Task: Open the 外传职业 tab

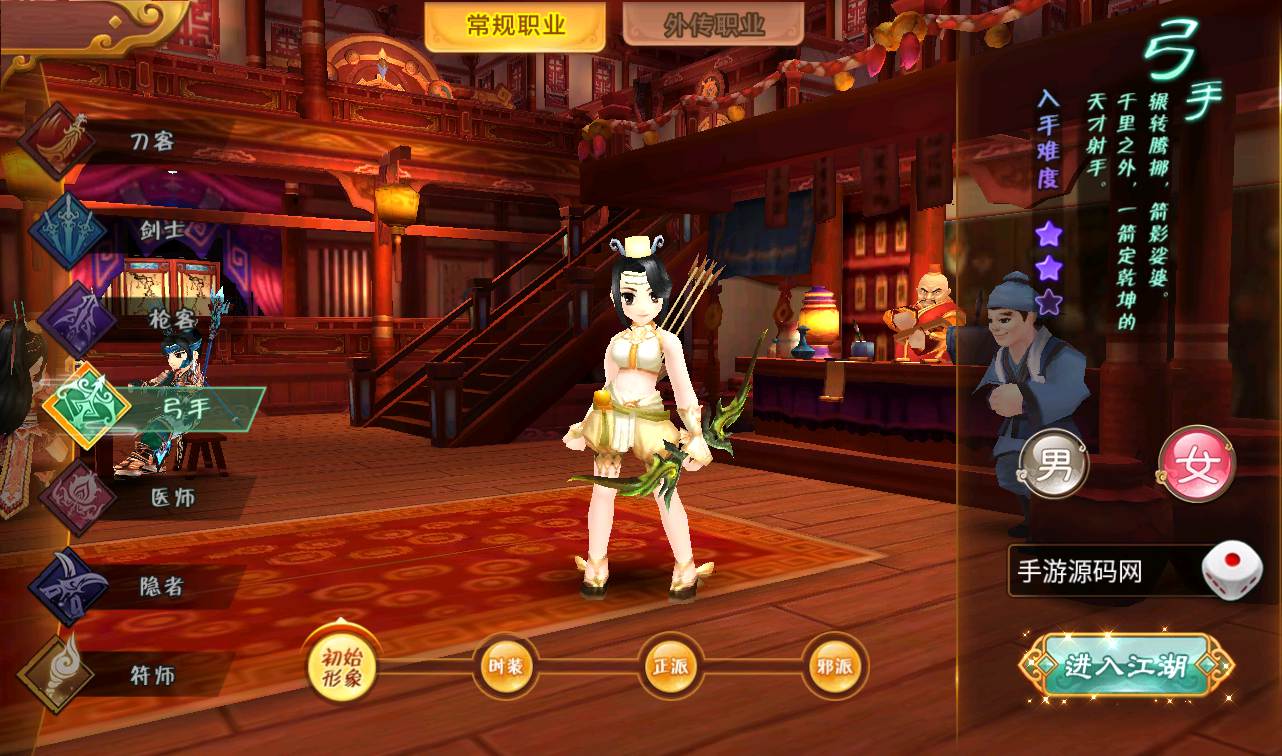Action: coord(713,27)
